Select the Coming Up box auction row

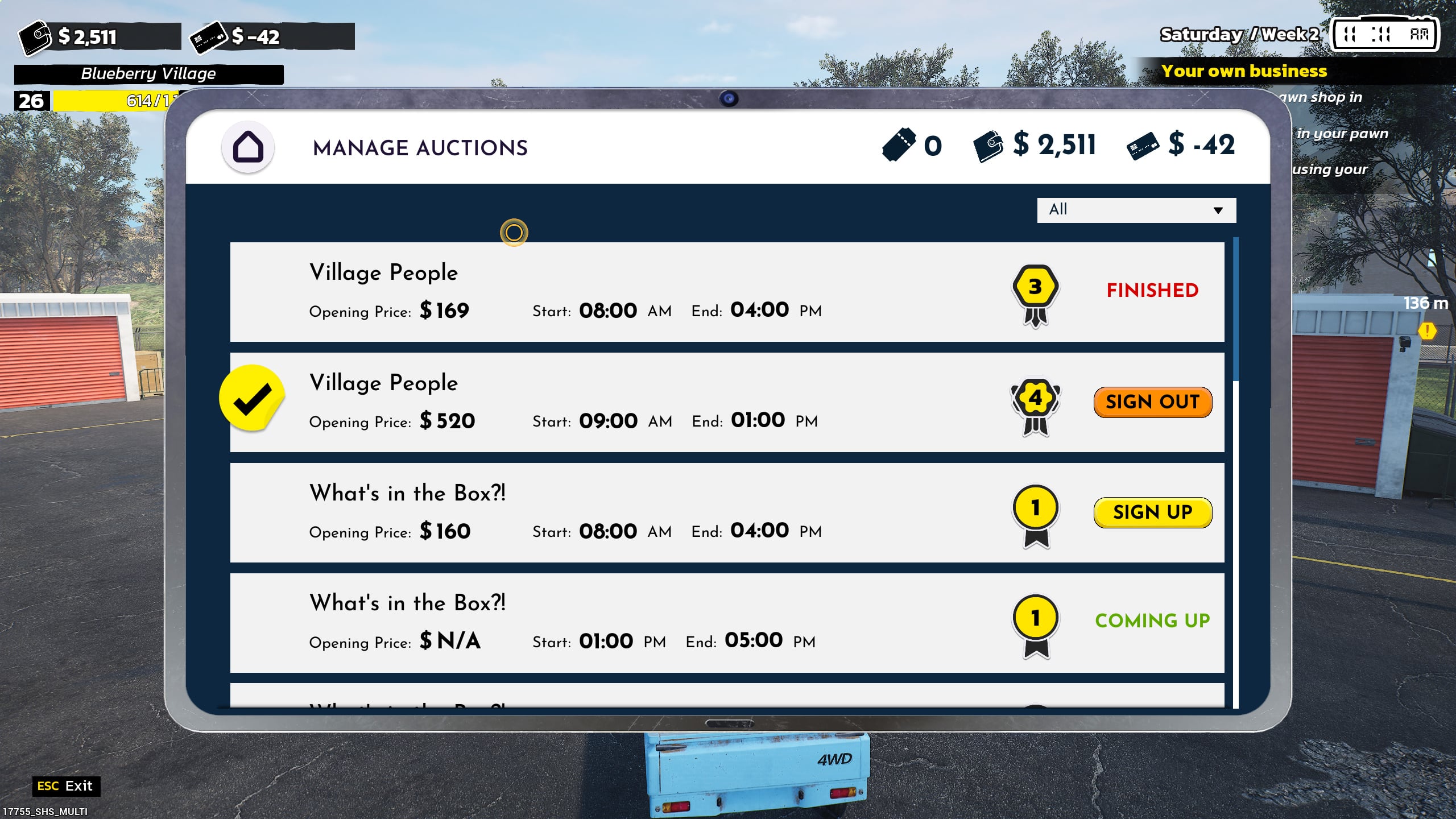pos(626,623)
